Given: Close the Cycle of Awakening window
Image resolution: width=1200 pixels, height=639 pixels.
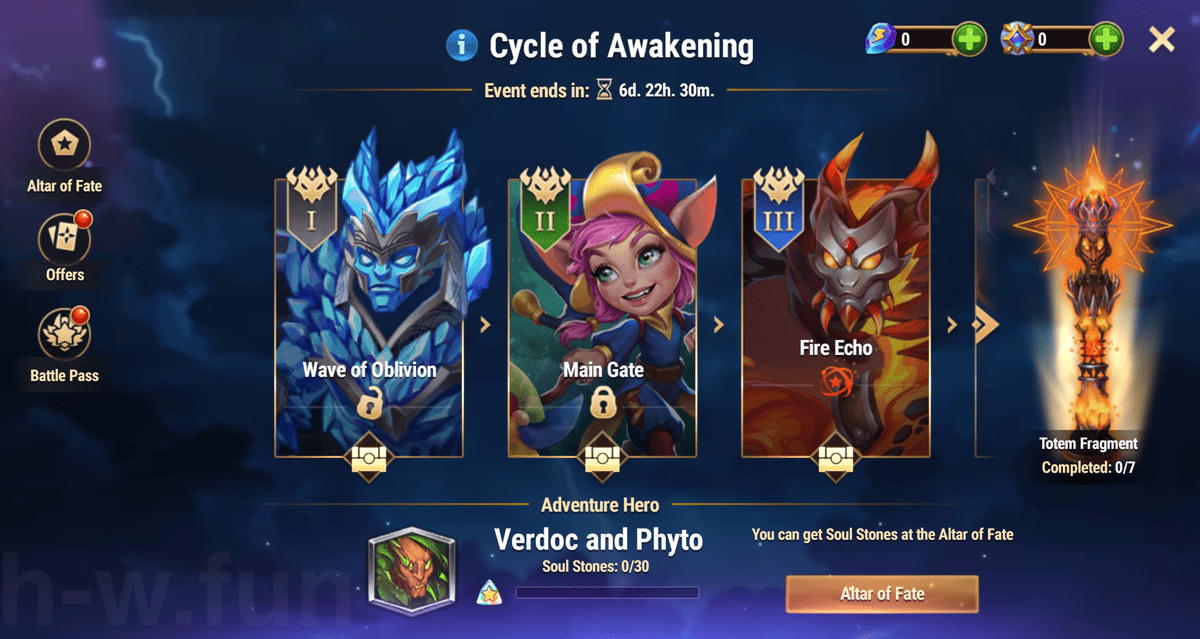Looking at the screenshot, I should click(1161, 40).
